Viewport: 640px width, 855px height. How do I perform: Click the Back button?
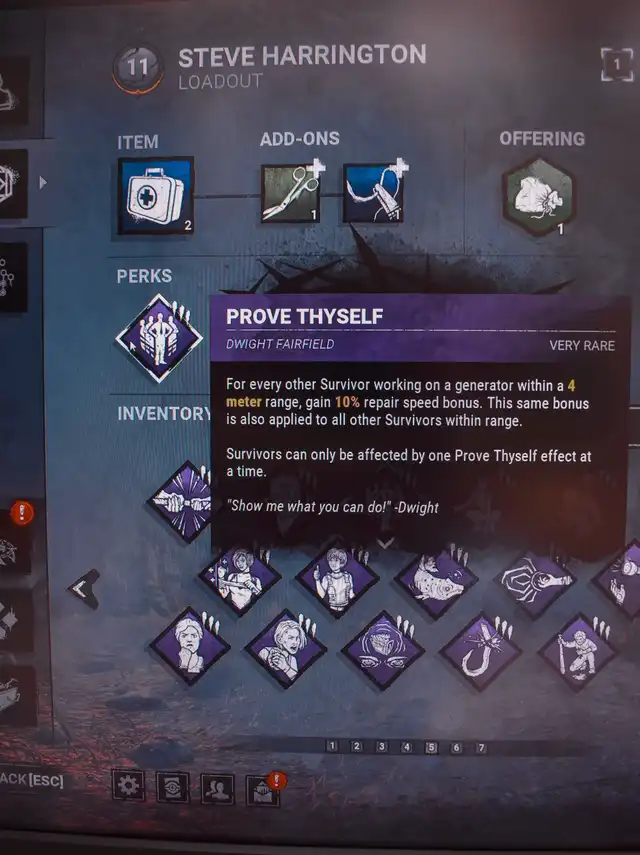[32, 781]
